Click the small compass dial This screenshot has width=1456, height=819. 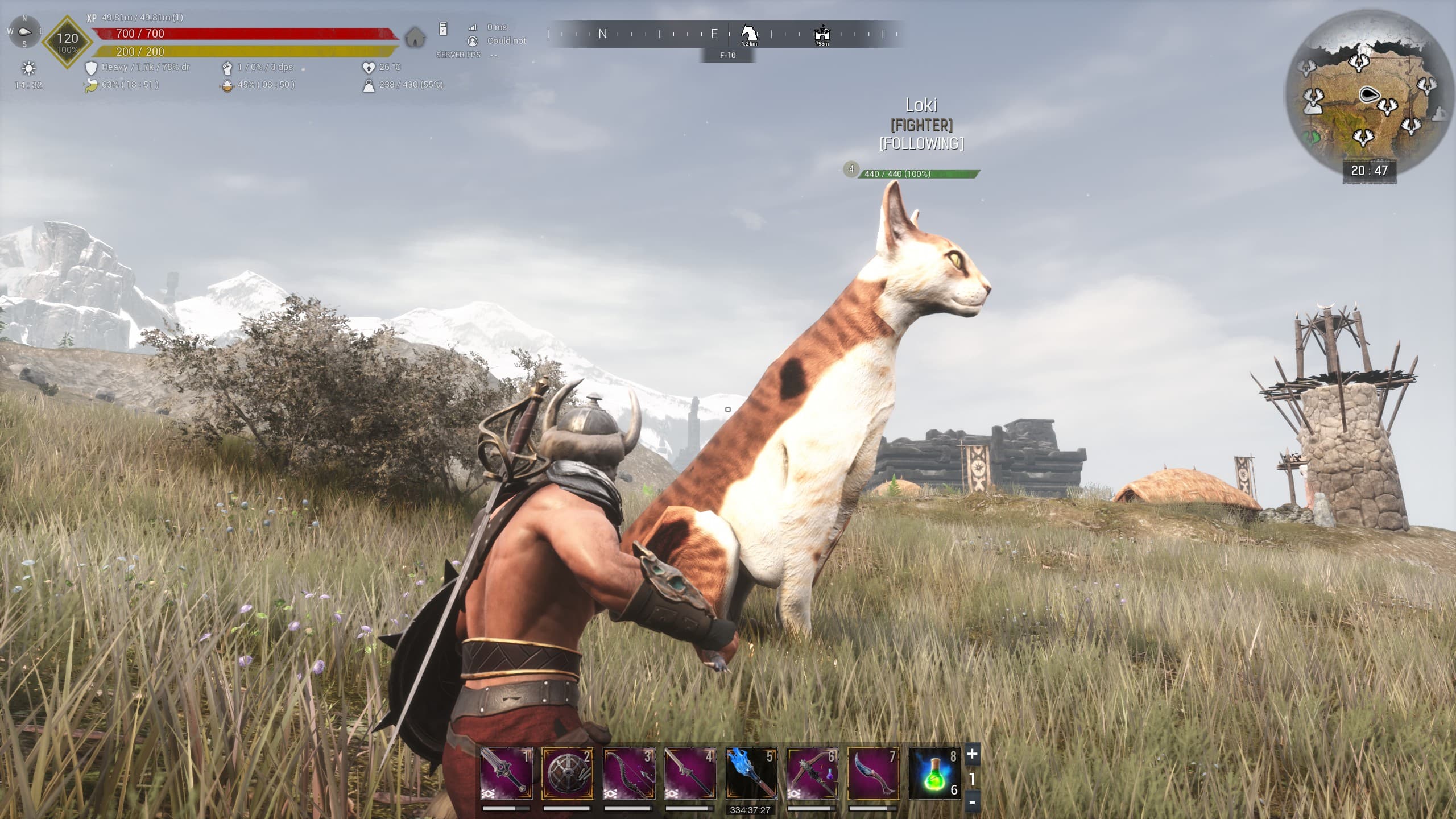pos(24,32)
